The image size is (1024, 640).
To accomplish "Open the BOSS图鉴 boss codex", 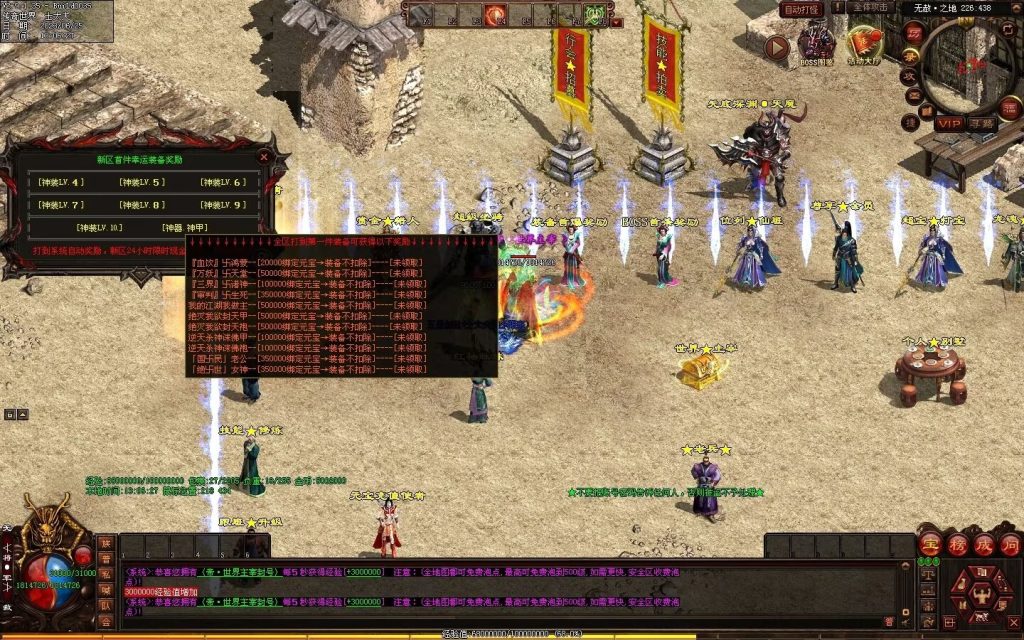I will [x=816, y=45].
